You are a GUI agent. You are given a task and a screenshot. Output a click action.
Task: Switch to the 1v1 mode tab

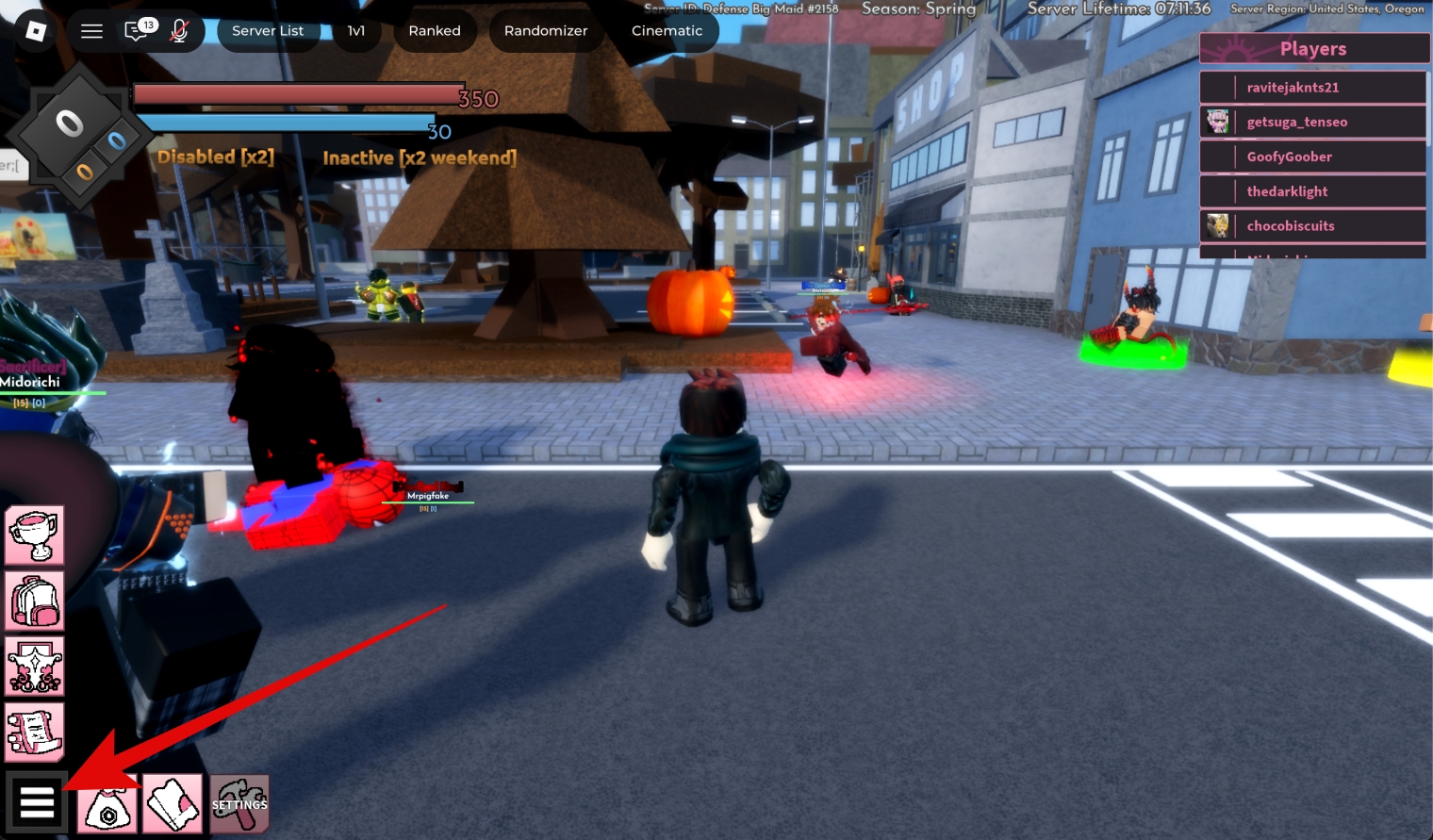[356, 30]
